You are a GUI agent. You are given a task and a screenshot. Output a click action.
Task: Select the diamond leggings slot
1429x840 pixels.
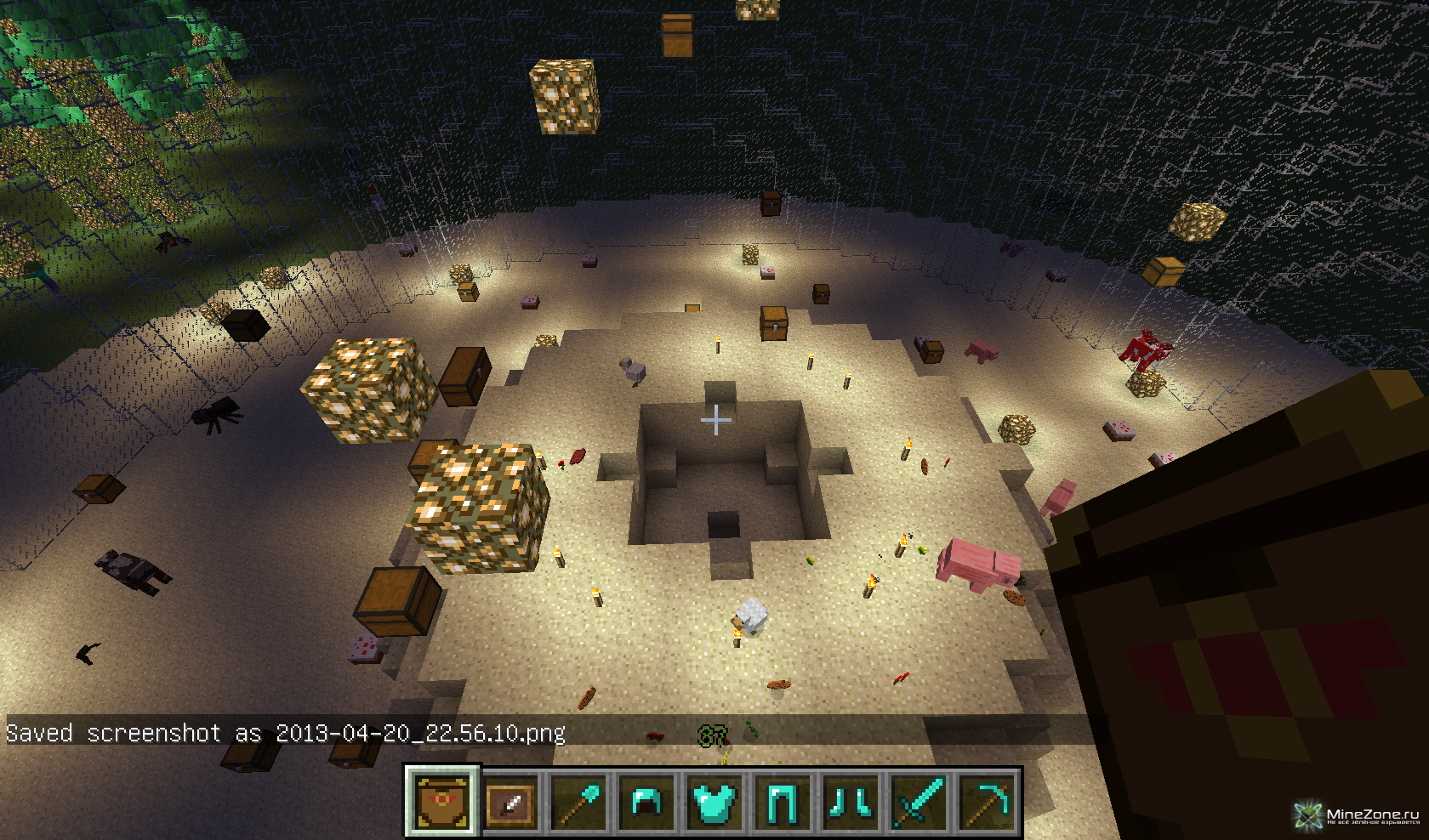tap(782, 803)
